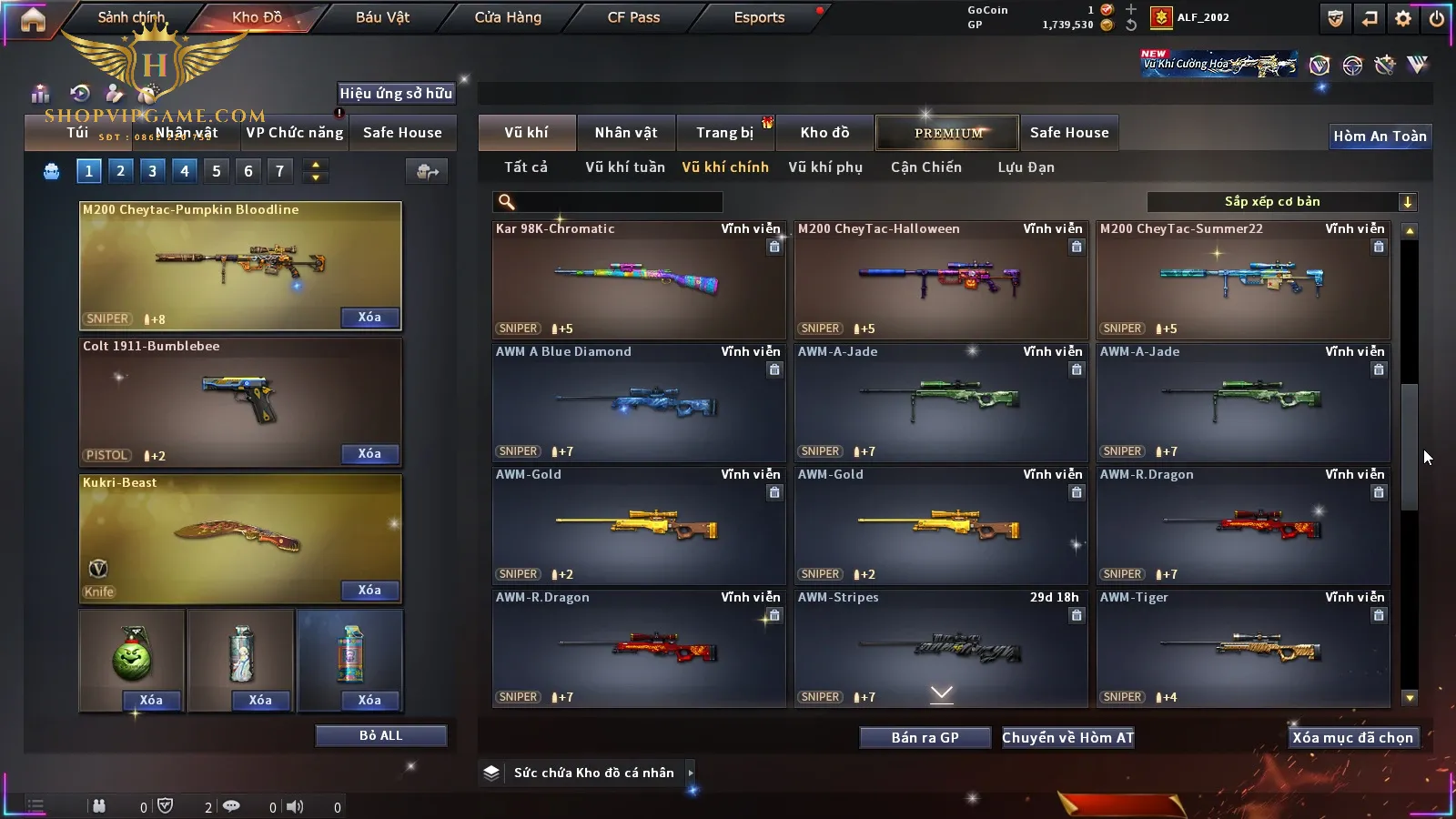Screen dimensions: 1456x819
Task: Select the Kar 98K-Chromatic sniper
Action: pos(638,279)
